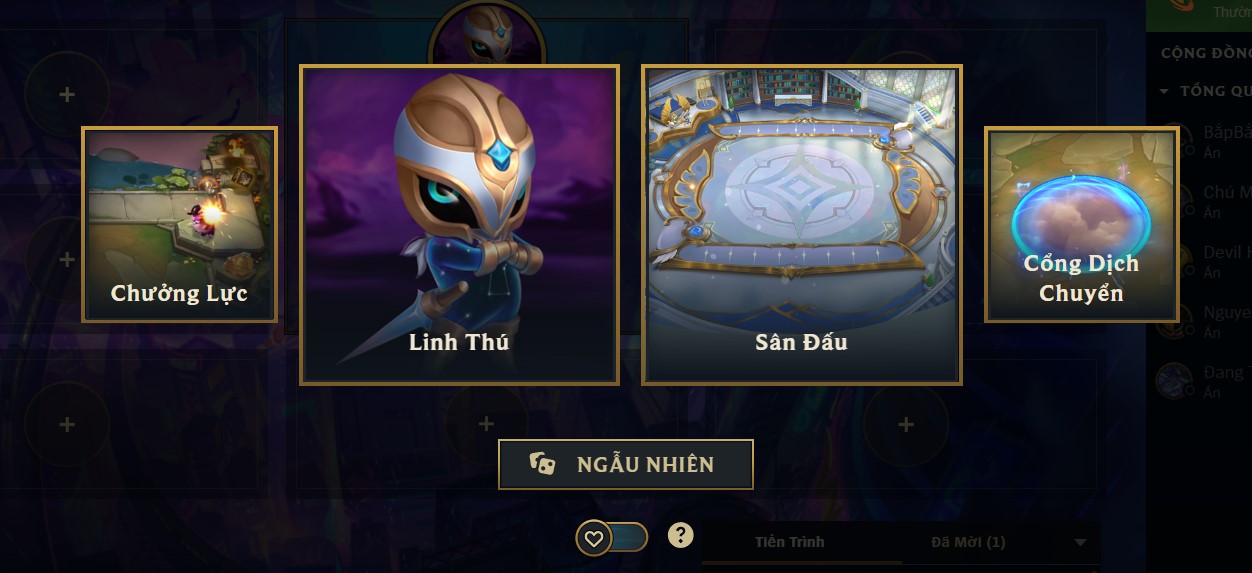Switch to the Đã Mời (1) tab
This screenshot has width=1252, height=573.
pos(967,542)
